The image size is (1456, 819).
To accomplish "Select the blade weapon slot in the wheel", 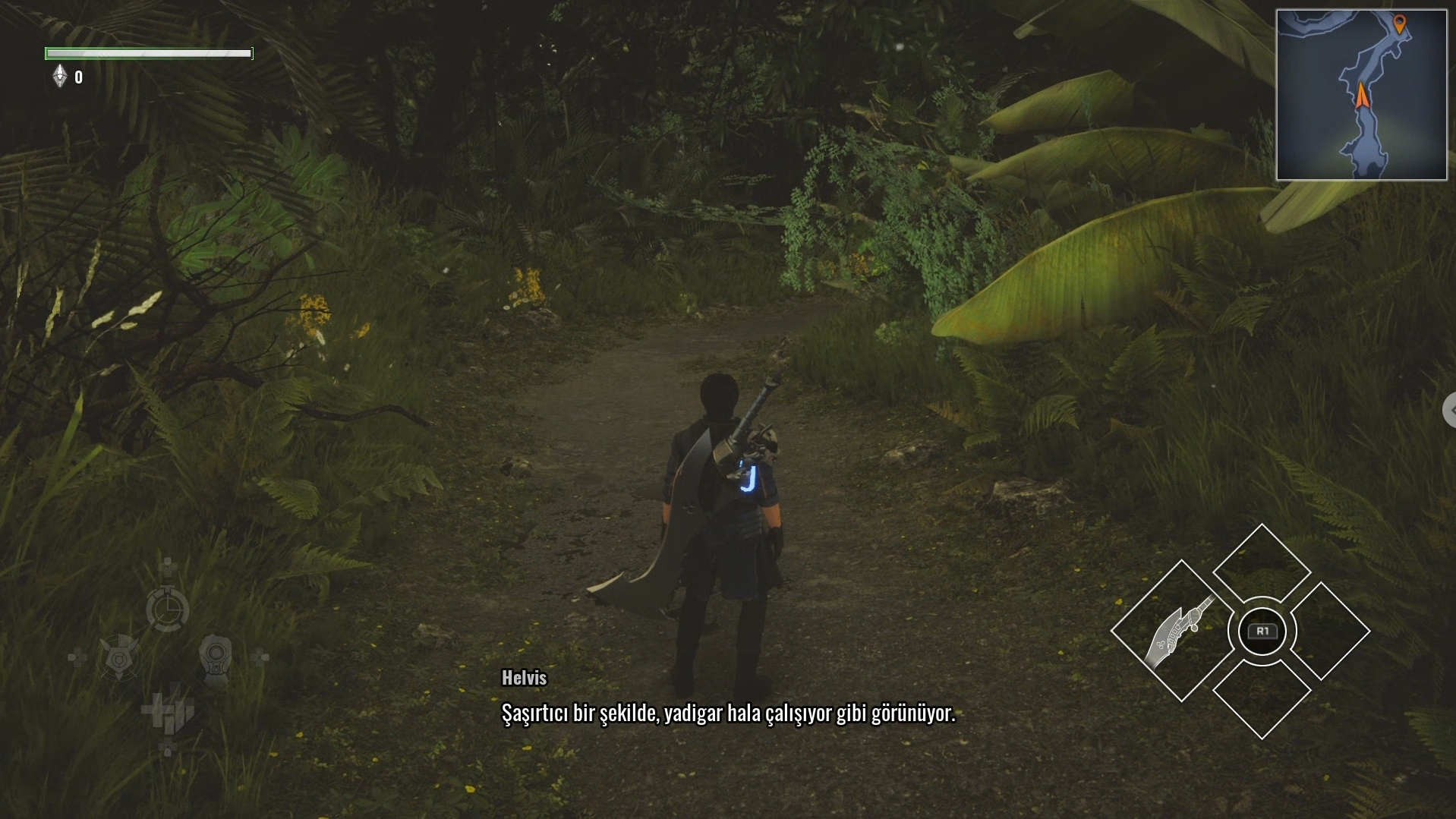I will pyautogui.click(x=1180, y=630).
